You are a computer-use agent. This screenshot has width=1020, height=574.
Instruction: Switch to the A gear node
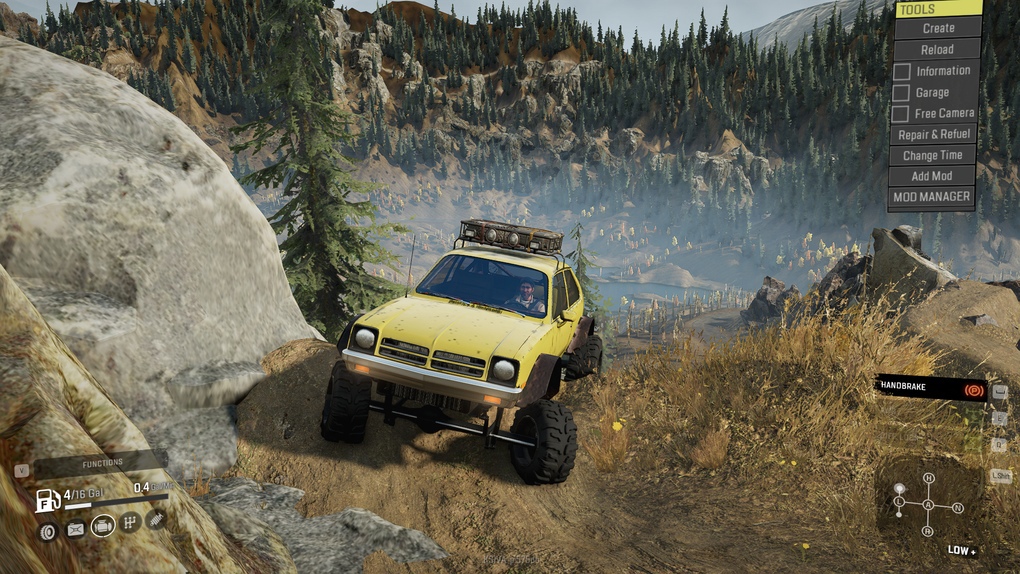coord(928,505)
